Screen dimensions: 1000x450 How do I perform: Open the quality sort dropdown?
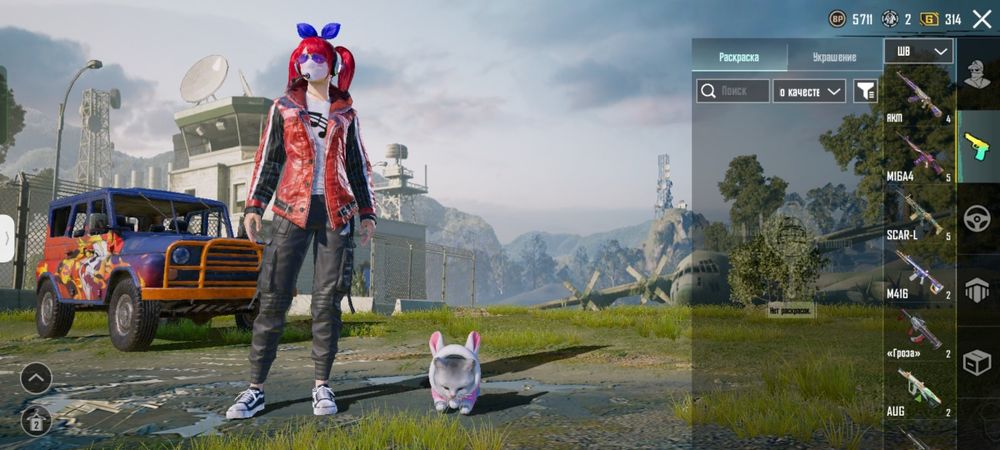810,91
